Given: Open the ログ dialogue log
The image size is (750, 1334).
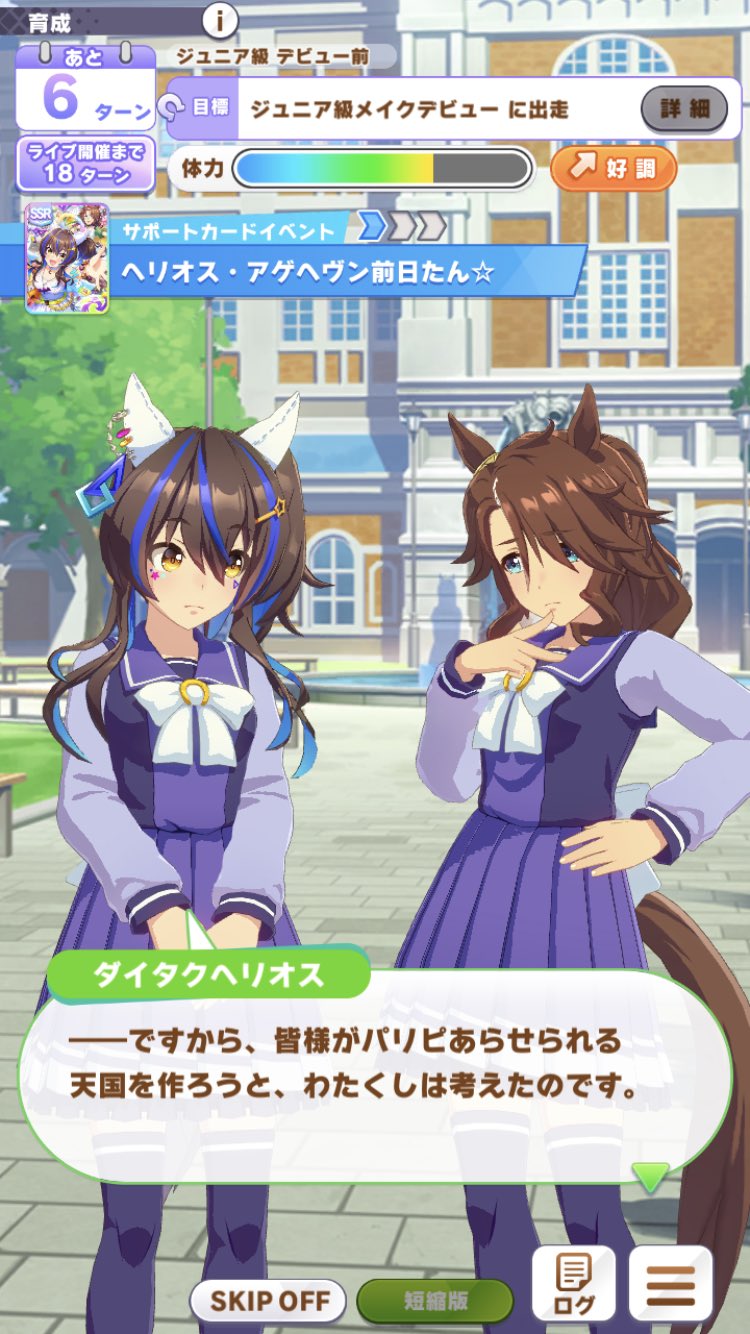Looking at the screenshot, I should point(573,1284).
